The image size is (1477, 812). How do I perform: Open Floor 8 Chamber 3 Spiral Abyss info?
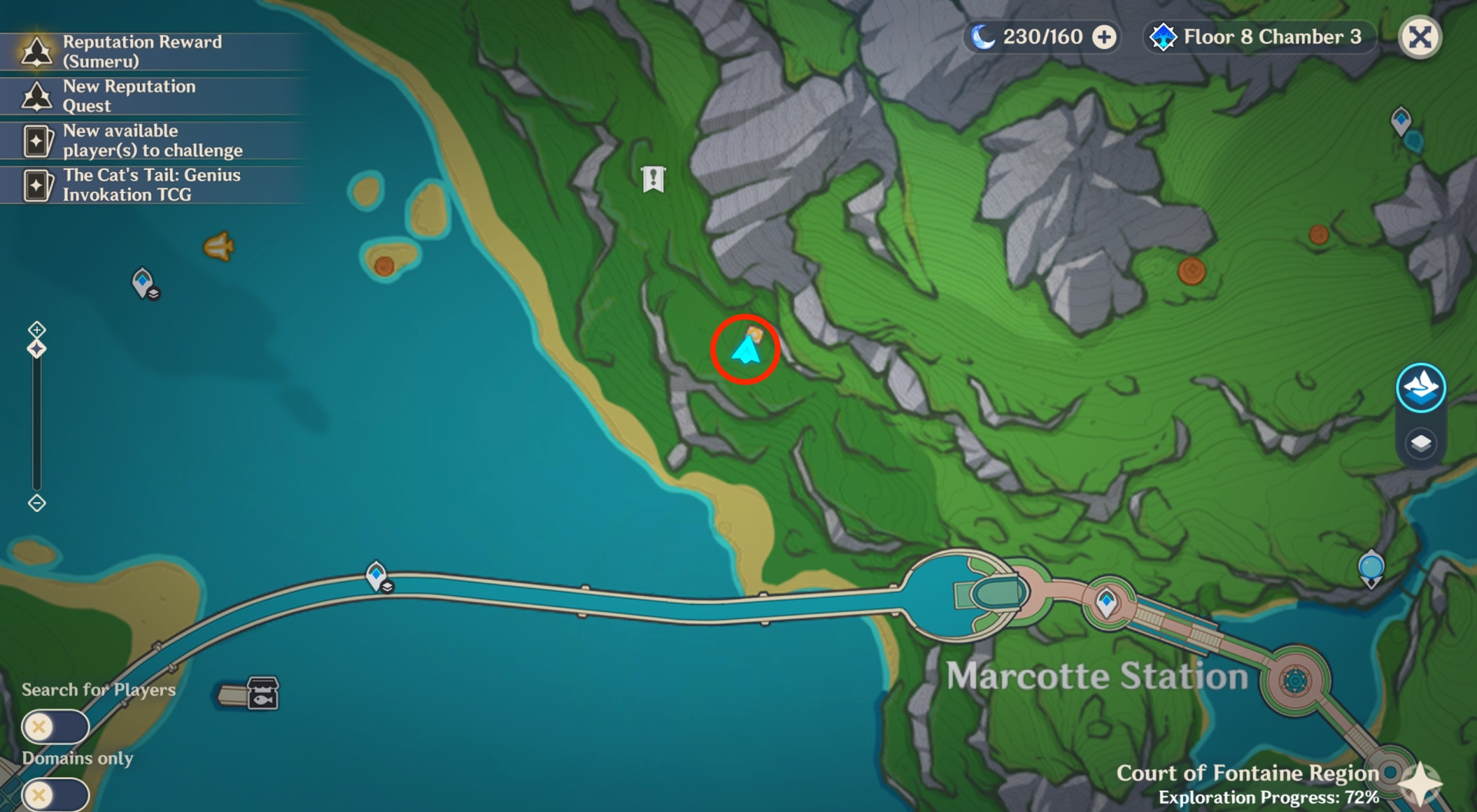coord(1259,37)
